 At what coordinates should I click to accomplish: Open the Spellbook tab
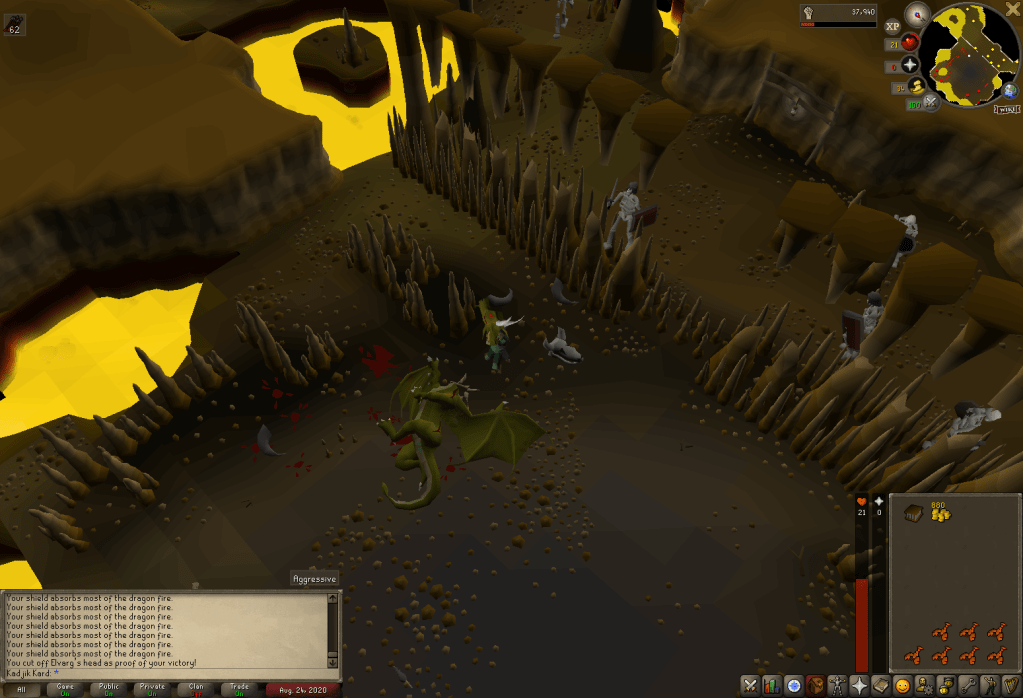click(x=883, y=685)
